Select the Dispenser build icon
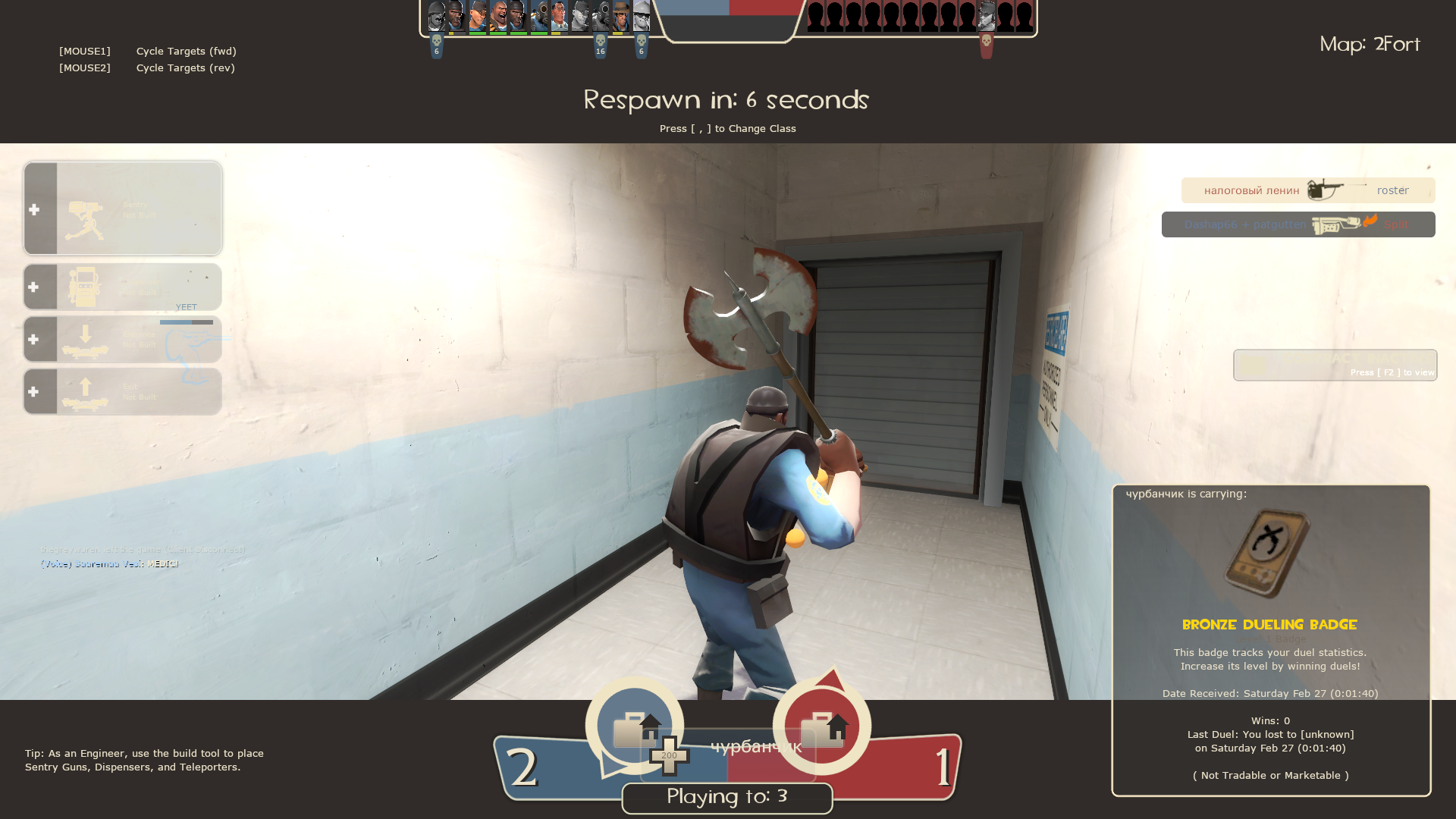The height and width of the screenshot is (819, 1456). [86, 287]
